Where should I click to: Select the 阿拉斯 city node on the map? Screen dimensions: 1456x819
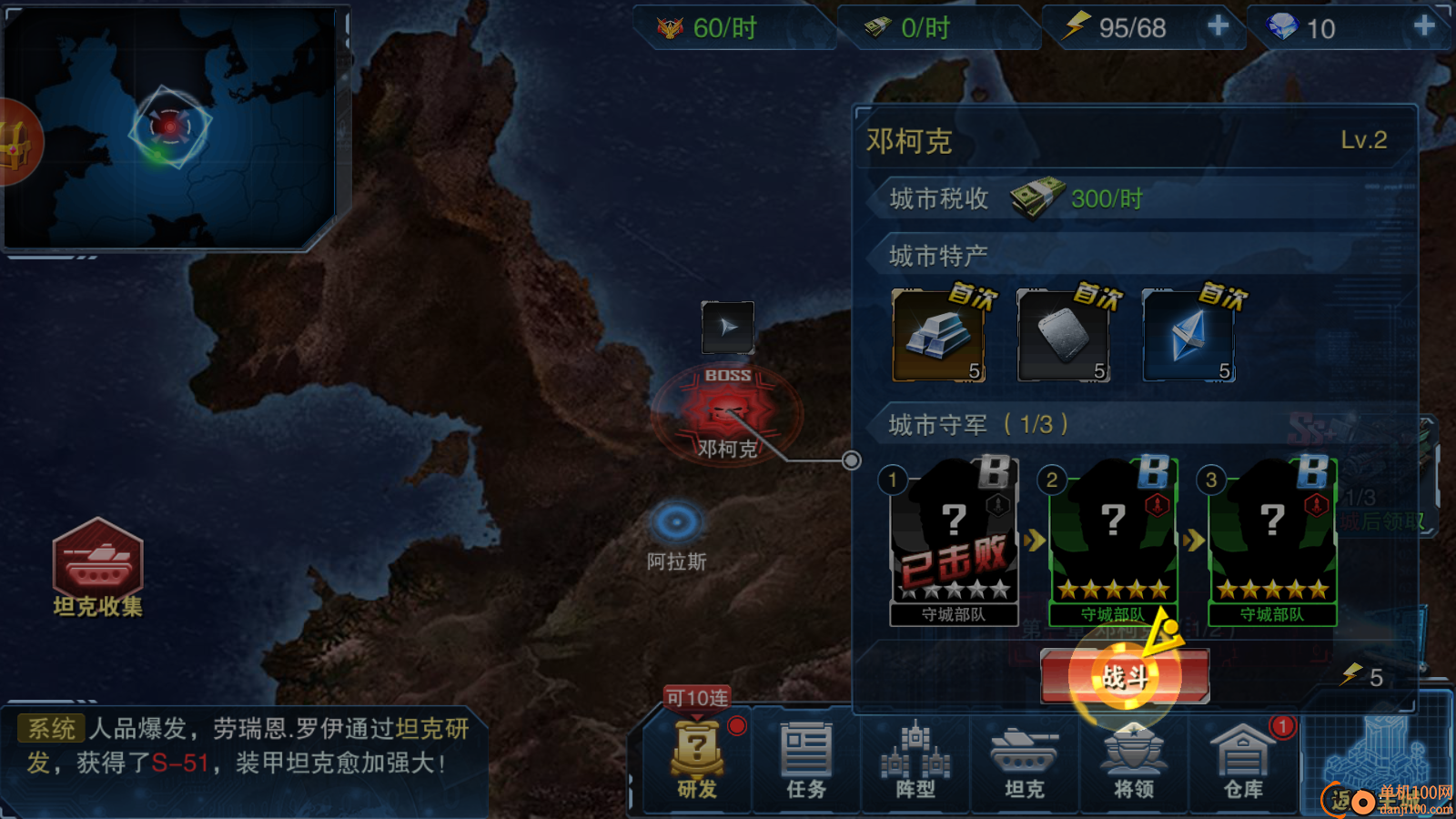click(x=675, y=521)
